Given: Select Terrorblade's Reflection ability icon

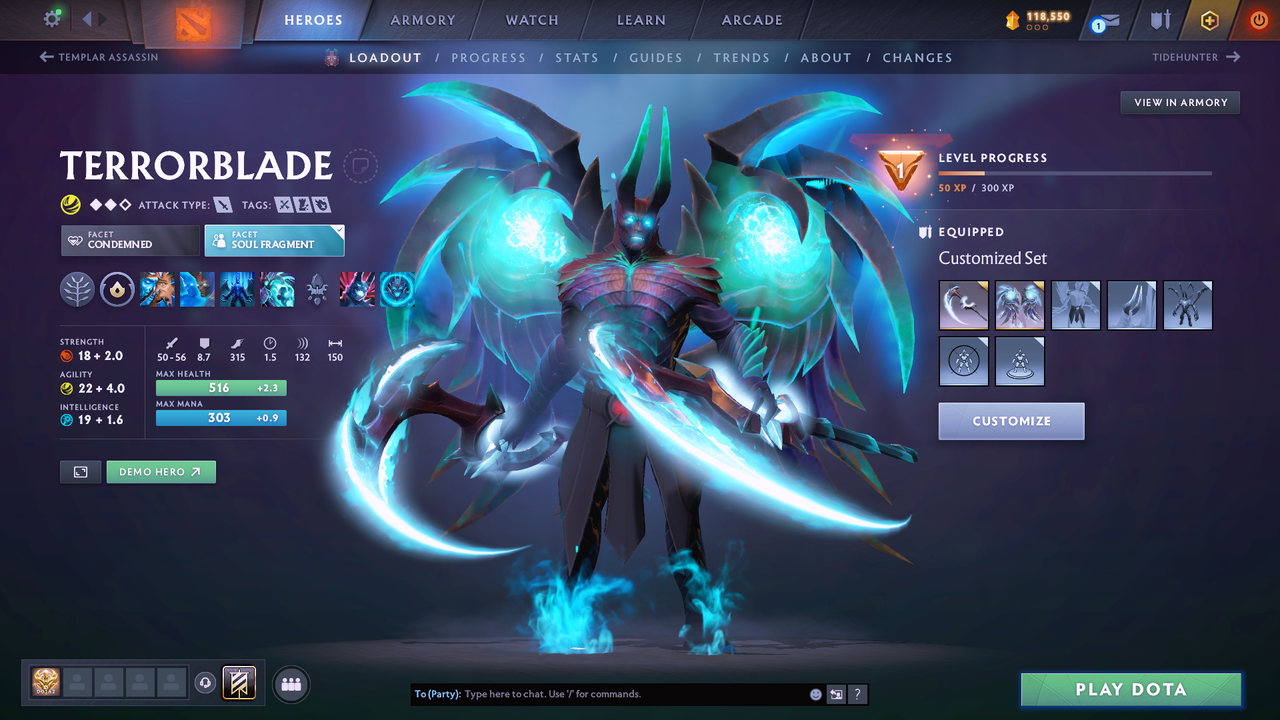Looking at the screenshot, I should point(157,289).
